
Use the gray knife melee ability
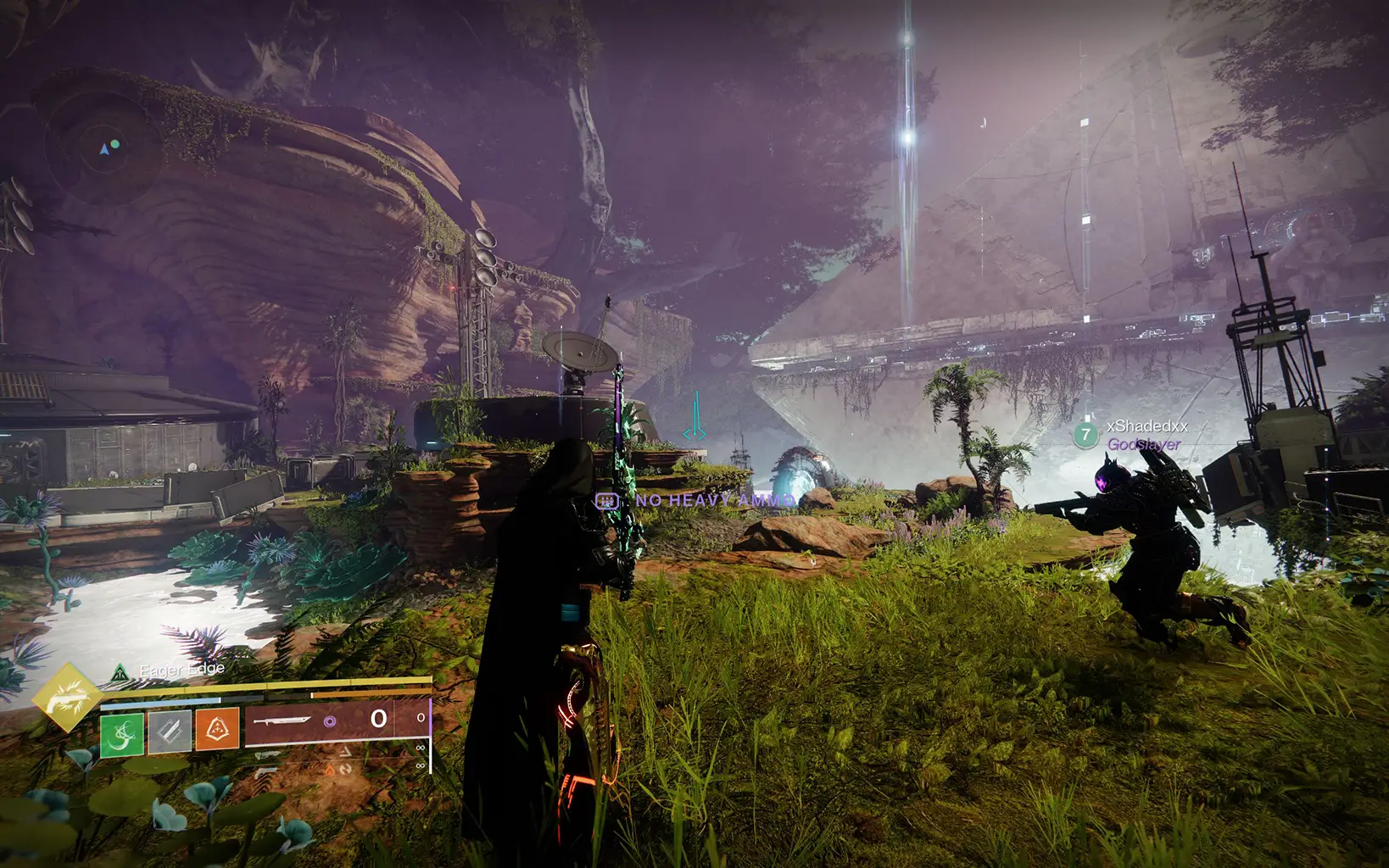170,732
